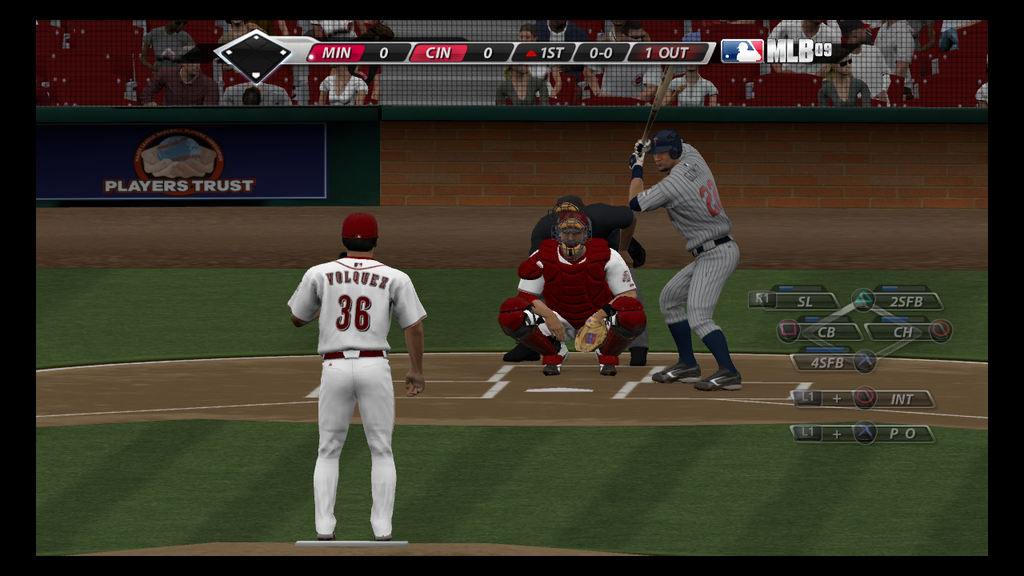Select the INT intentional ball option
This screenshot has width=1024, height=576.
[x=902, y=398]
